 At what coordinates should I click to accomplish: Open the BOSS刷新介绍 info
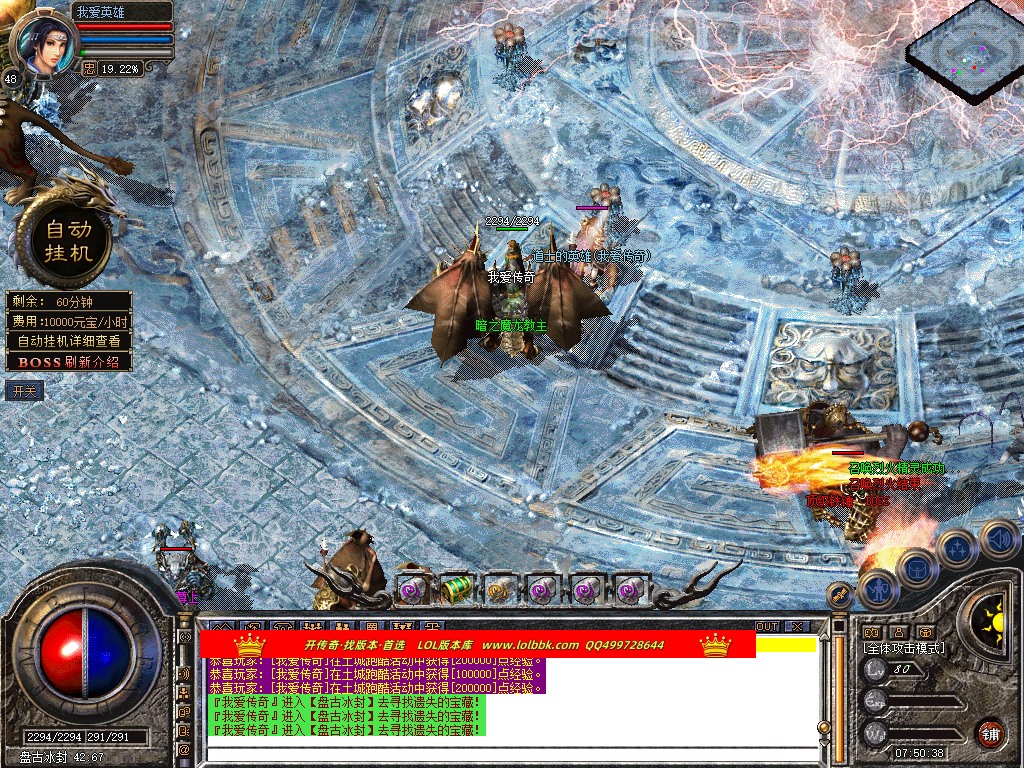point(68,362)
